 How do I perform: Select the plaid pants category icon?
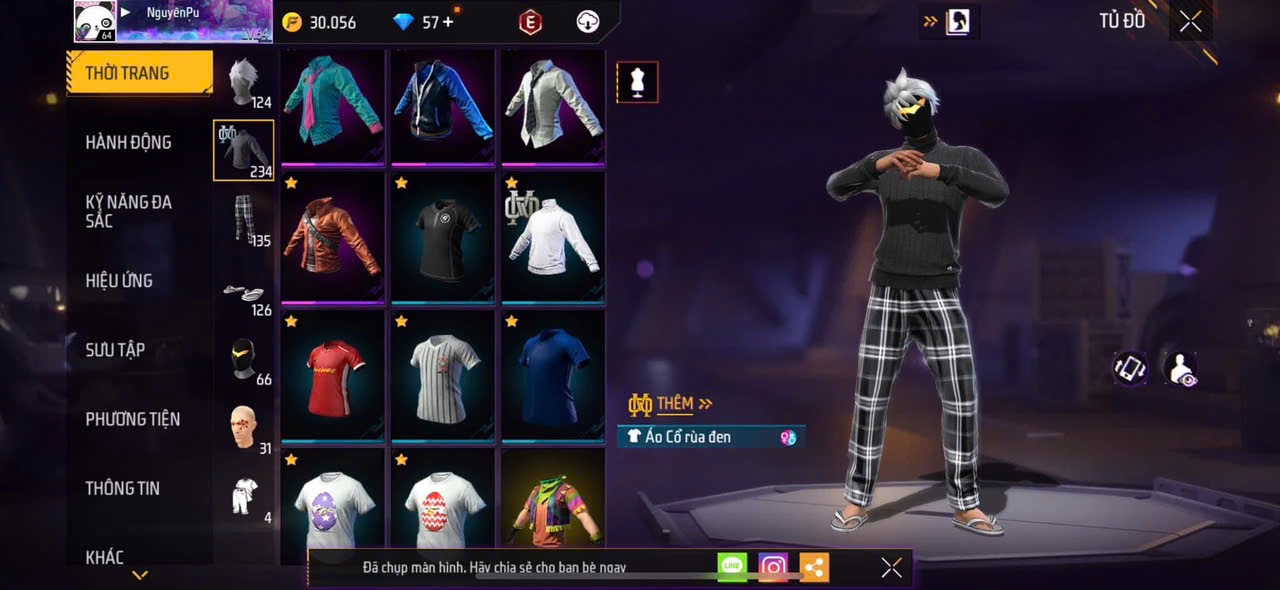pyautogui.click(x=244, y=220)
